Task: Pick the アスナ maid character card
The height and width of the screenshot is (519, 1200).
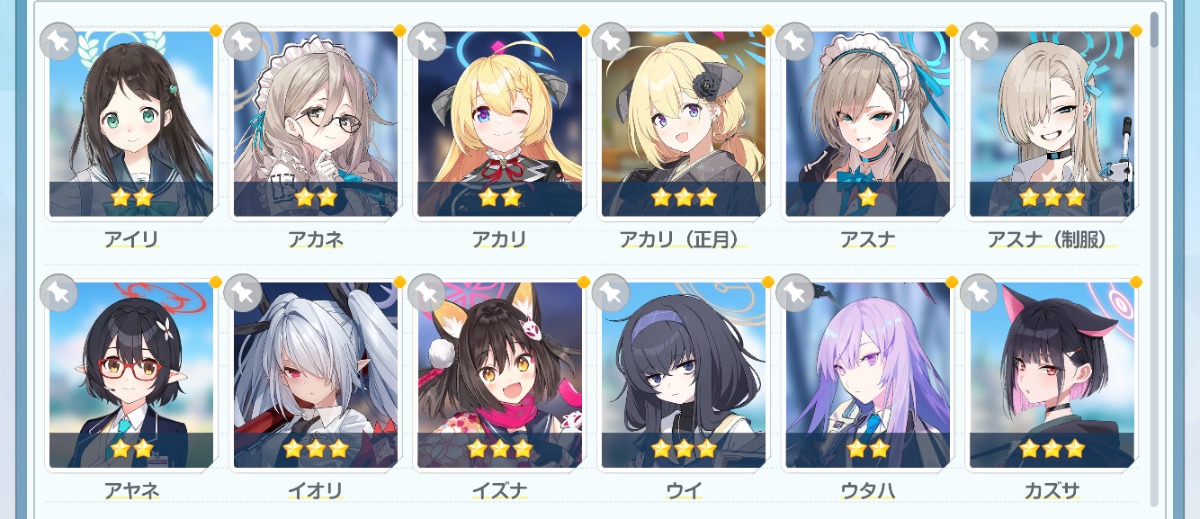Action: pos(867,125)
